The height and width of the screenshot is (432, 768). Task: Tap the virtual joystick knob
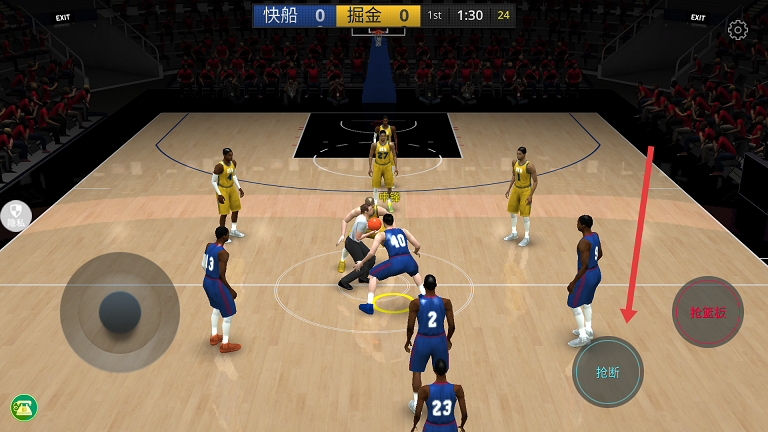tap(120, 312)
